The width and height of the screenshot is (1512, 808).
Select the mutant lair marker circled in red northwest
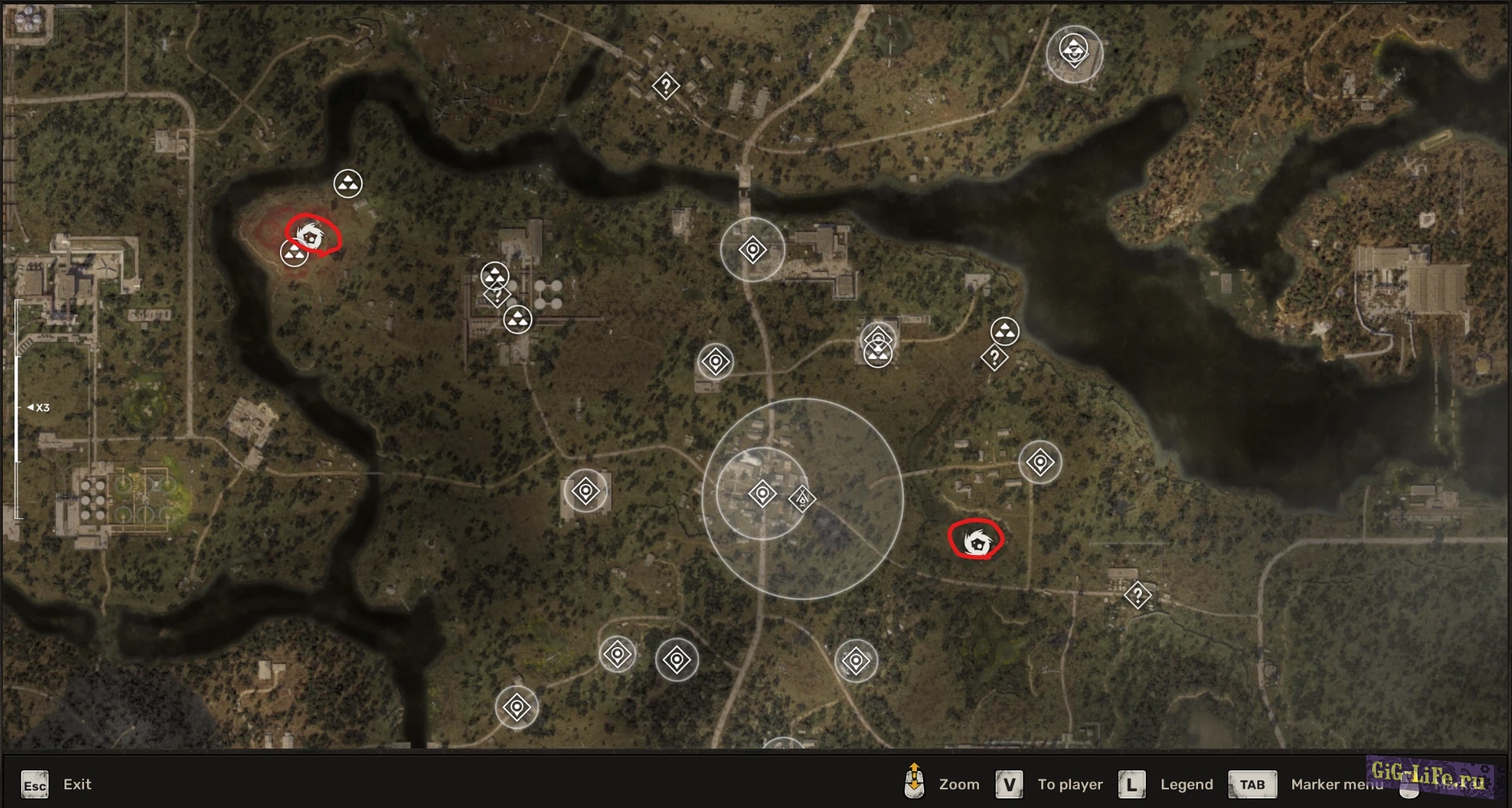pos(312,236)
